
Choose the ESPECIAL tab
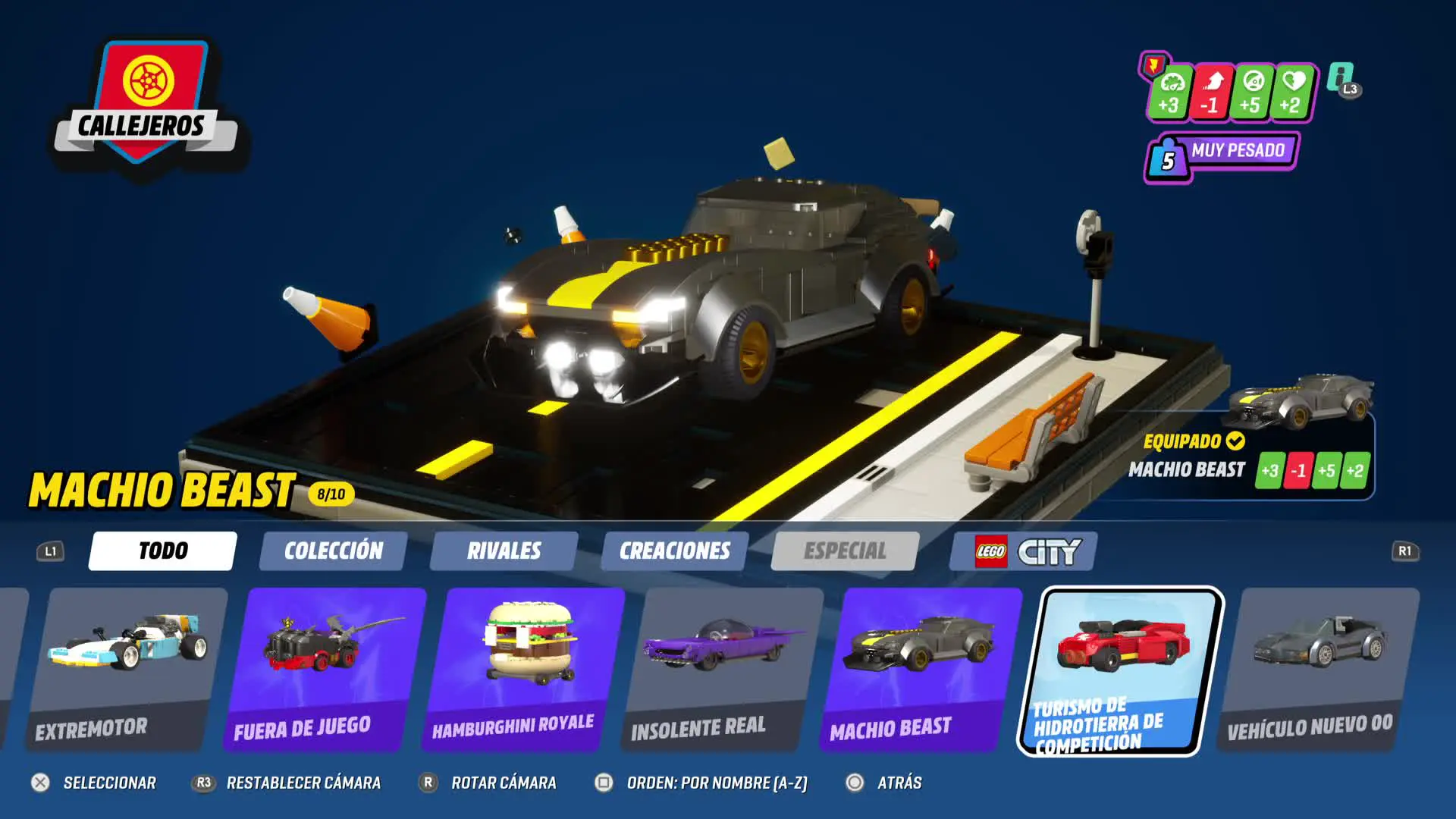[845, 551]
